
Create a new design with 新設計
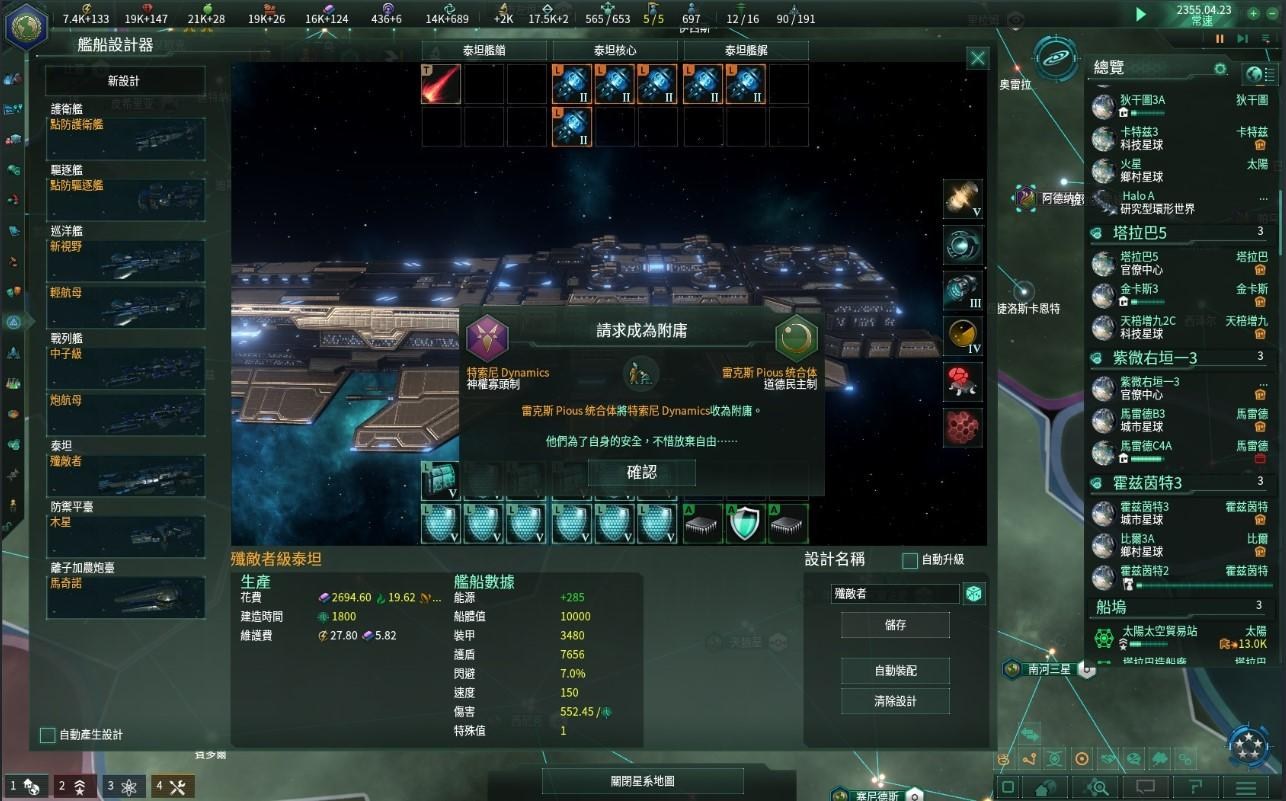point(125,81)
